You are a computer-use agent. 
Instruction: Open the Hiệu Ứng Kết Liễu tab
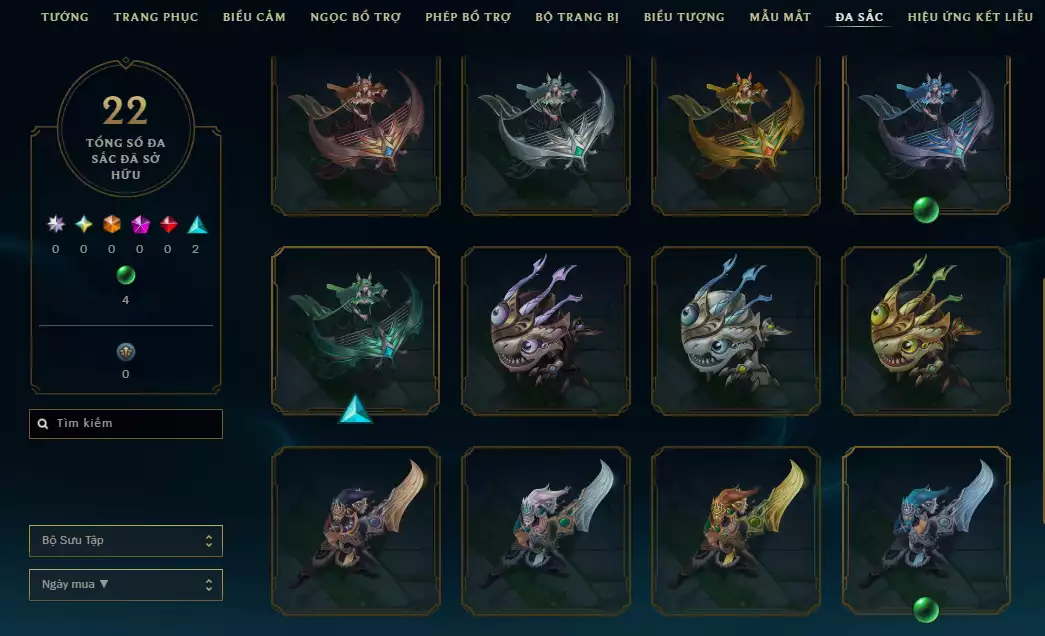point(970,17)
